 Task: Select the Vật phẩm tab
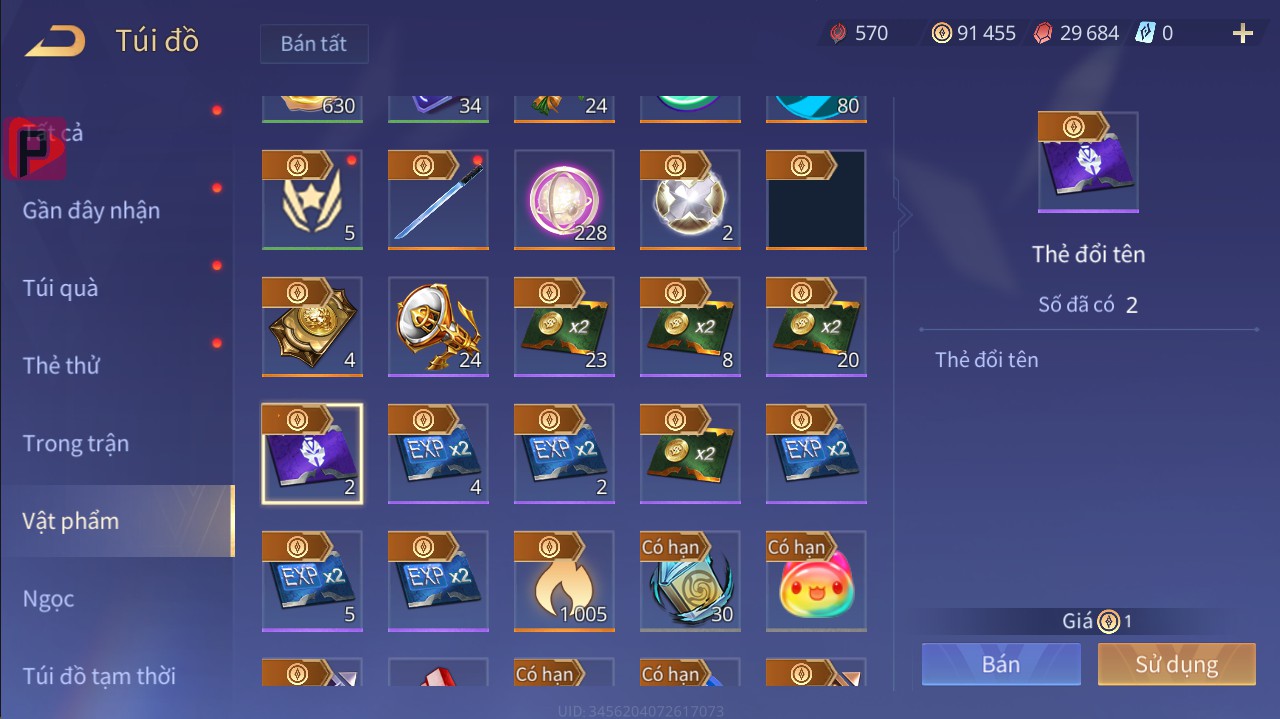pyautogui.click(x=71, y=521)
